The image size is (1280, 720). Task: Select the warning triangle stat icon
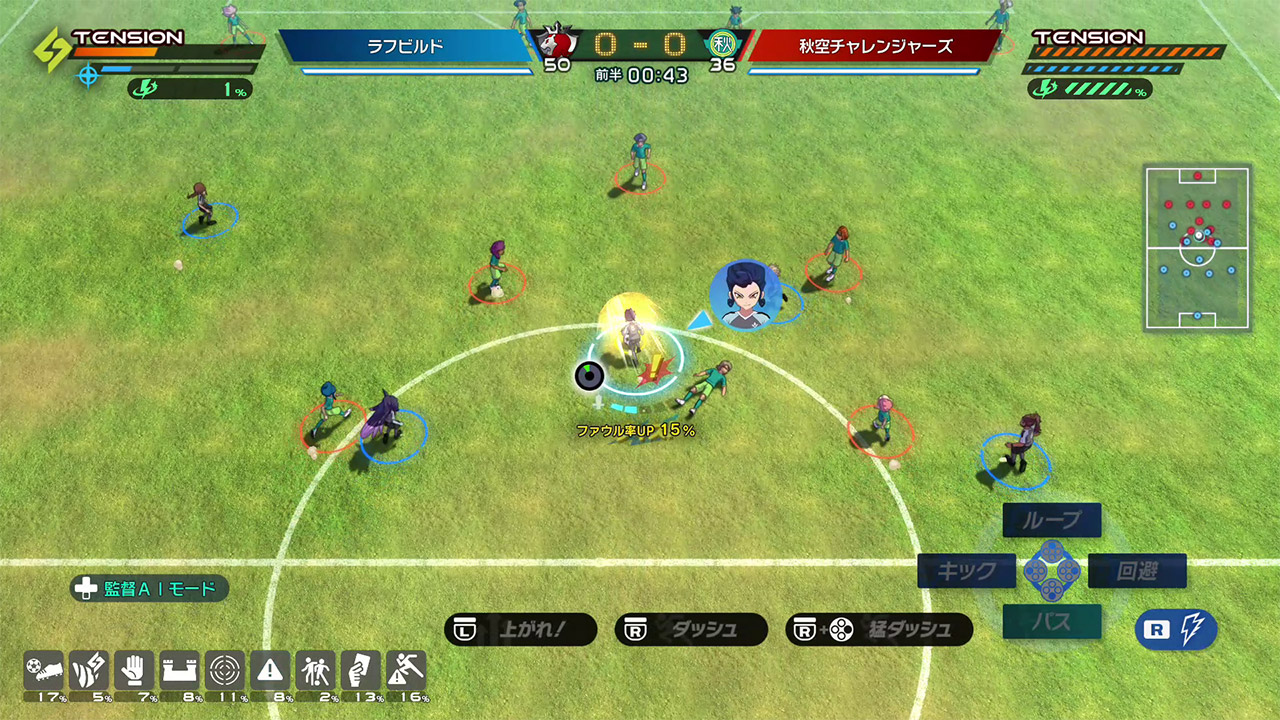(270, 671)
